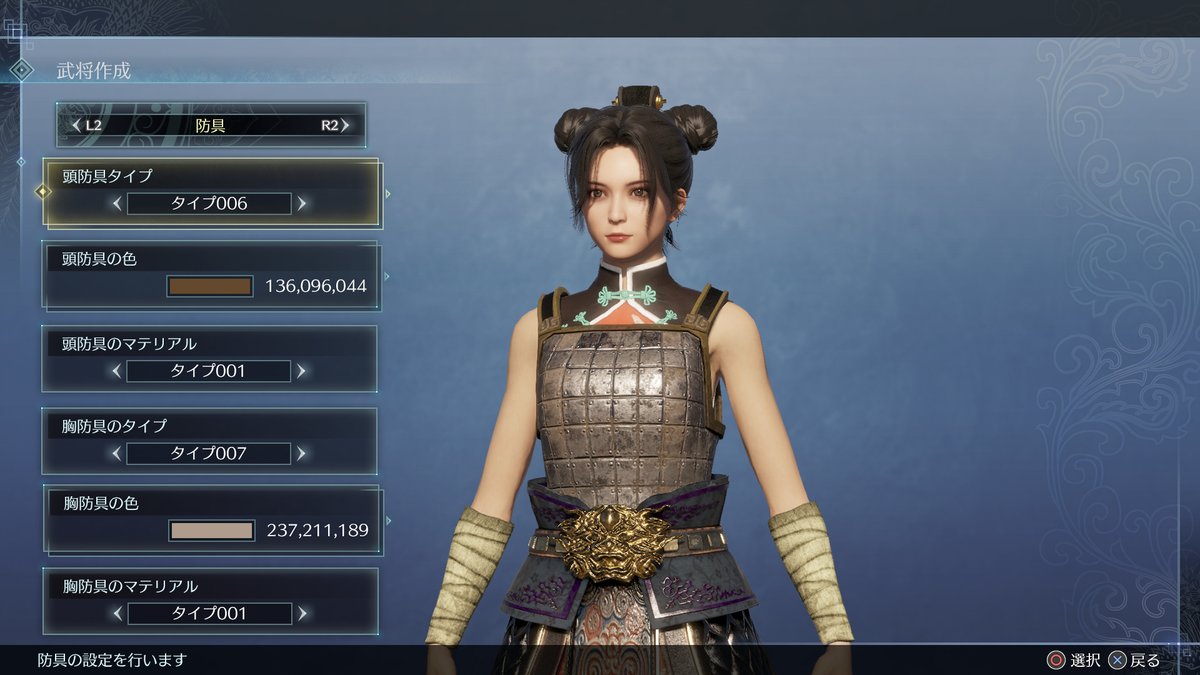Advance 胸防具のマテリアル with right arrow
This screenshot has width=1200, height=675.
click(x=302, y=613)
